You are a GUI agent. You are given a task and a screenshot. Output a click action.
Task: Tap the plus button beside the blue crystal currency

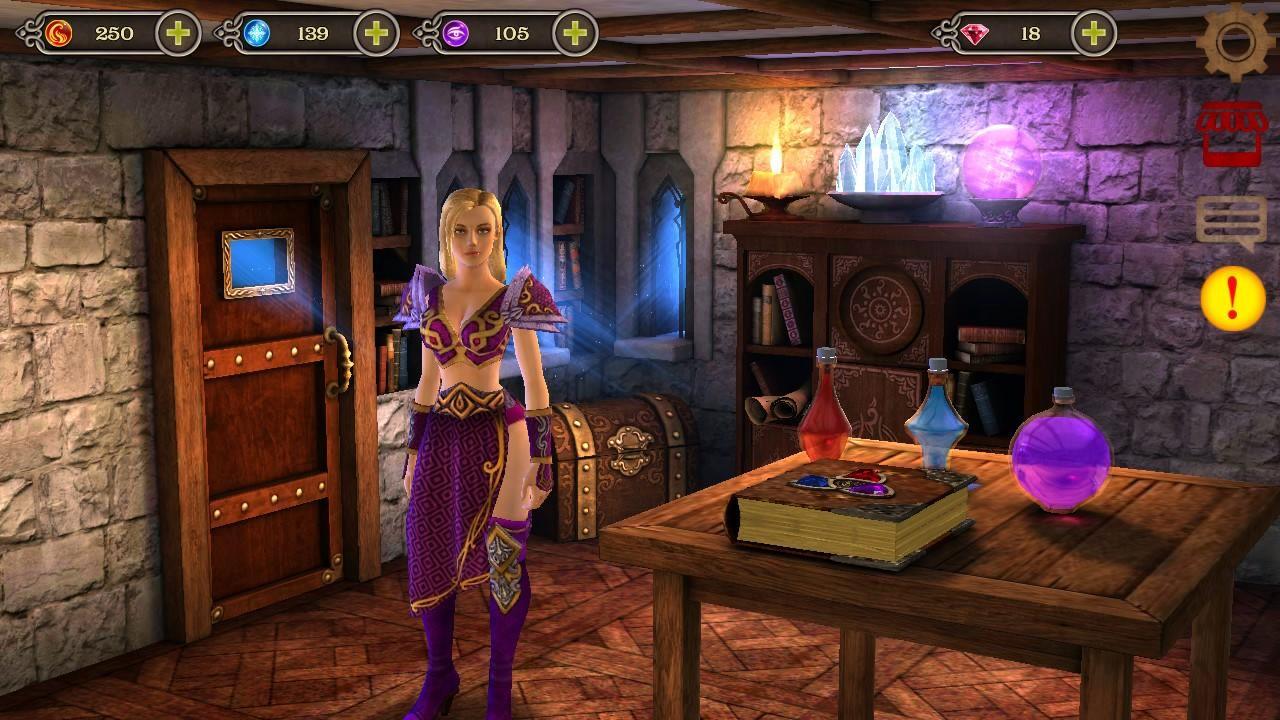click(x=376, y=34)
